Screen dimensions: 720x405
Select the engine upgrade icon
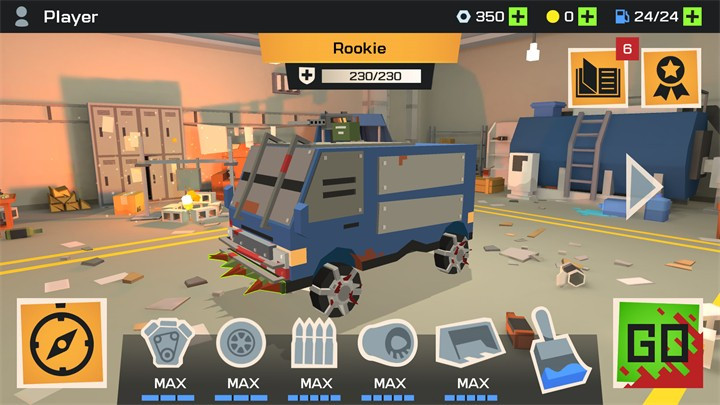point(169,345)
